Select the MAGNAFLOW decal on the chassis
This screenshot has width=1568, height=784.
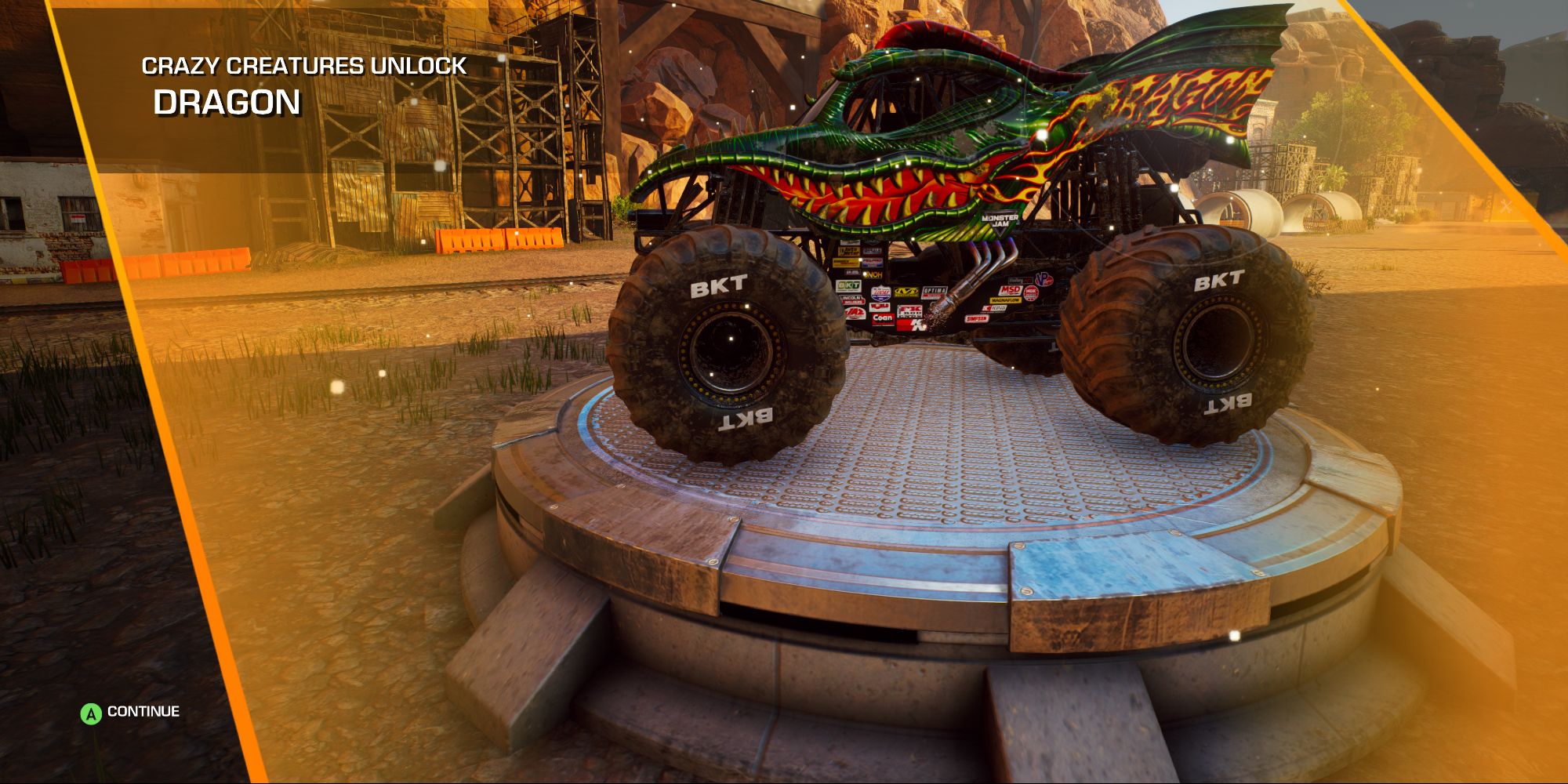point(1005,300)
